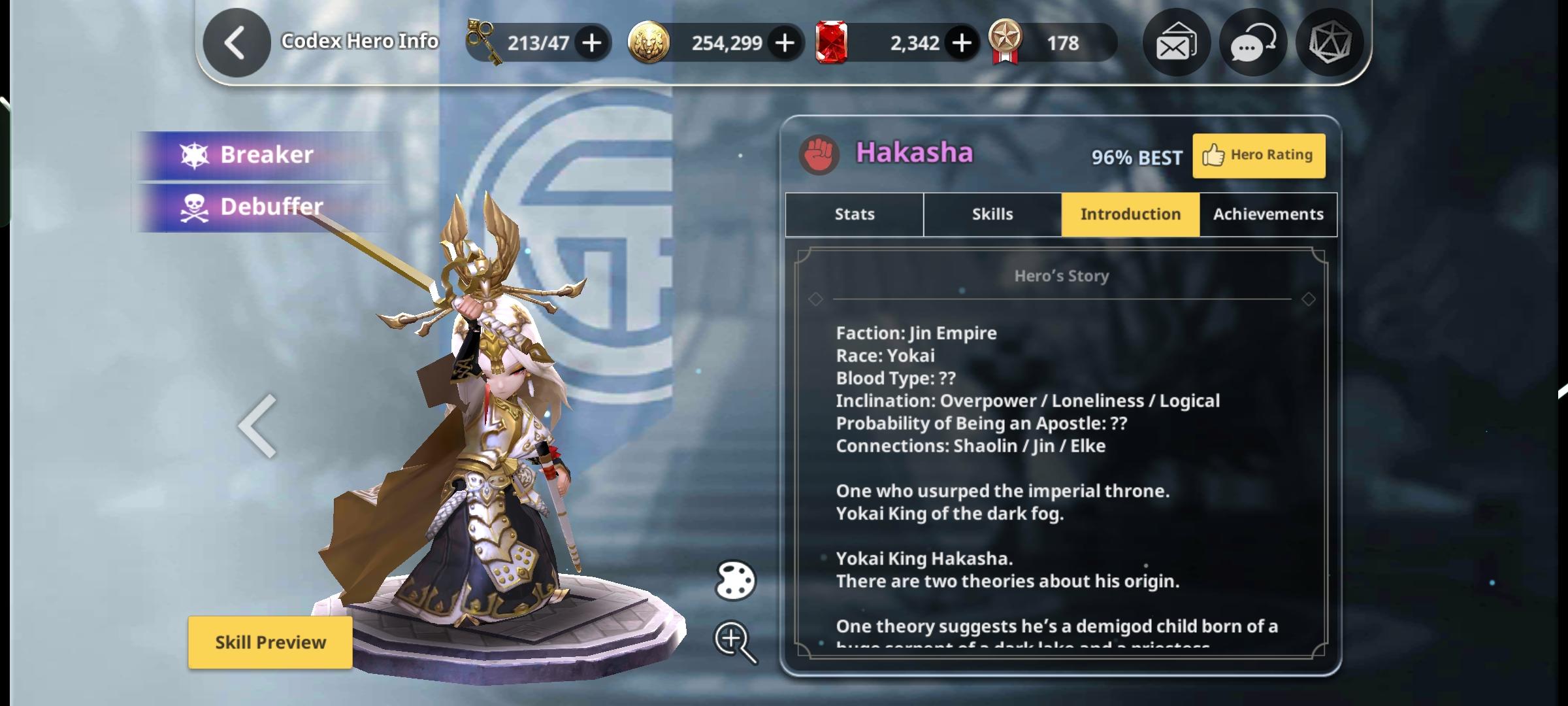Open the Skill Preview
This screenshot has height=706, width=1568.
point(270,642)
